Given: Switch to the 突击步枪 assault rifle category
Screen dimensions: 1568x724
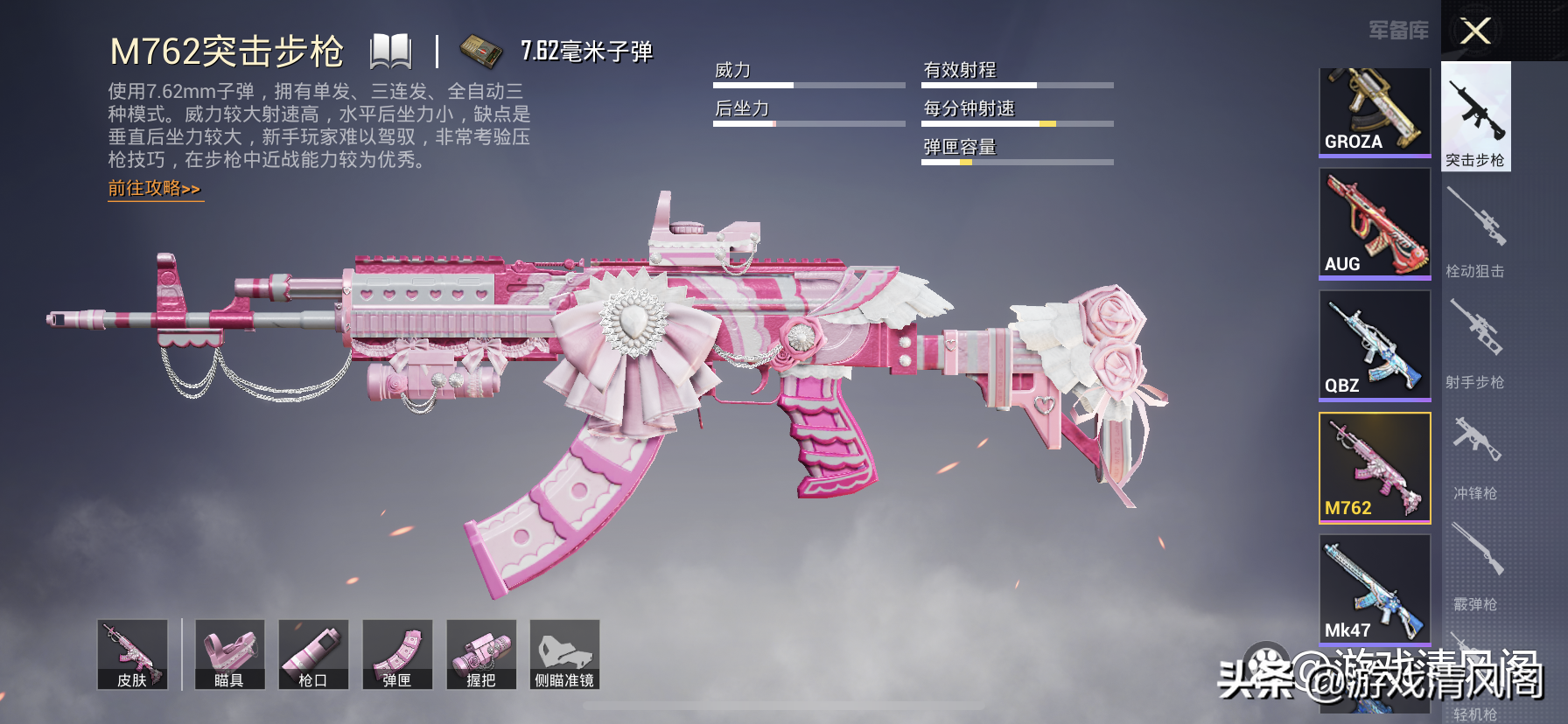Looking at the screenshot, I should pyautogui.click(x=1475, y=116).
